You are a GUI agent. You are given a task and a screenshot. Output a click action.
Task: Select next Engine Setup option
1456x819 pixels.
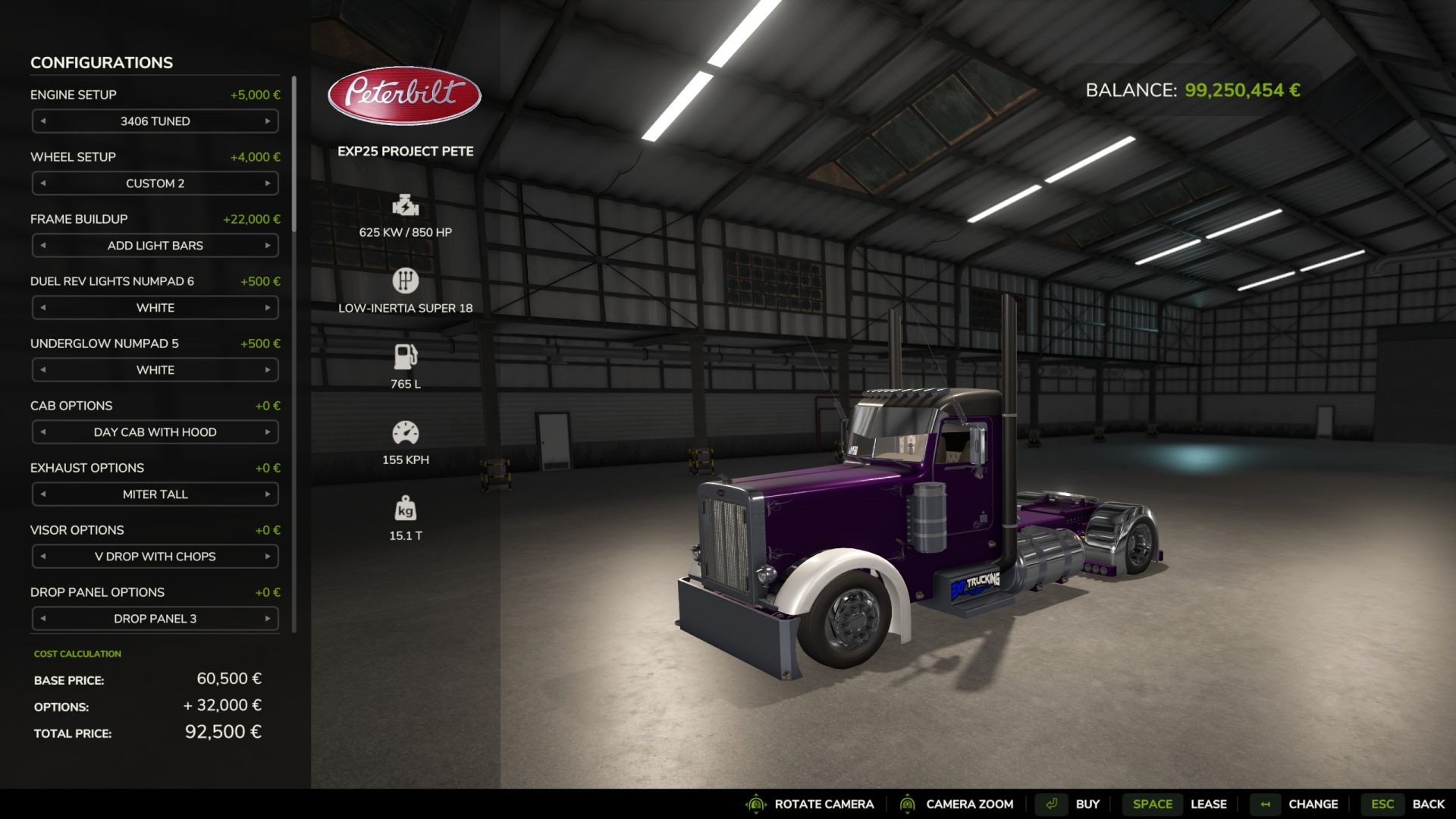point(268,121)
